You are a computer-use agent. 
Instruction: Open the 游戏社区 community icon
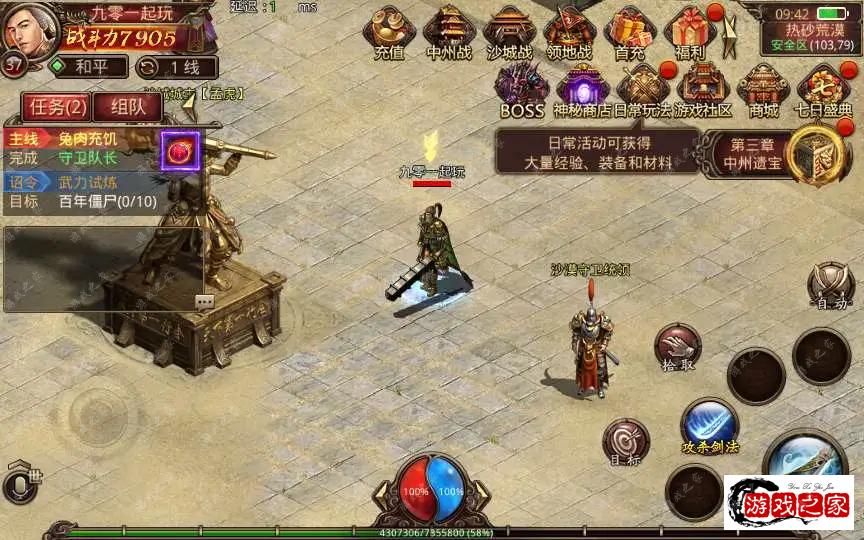(703, 90)
